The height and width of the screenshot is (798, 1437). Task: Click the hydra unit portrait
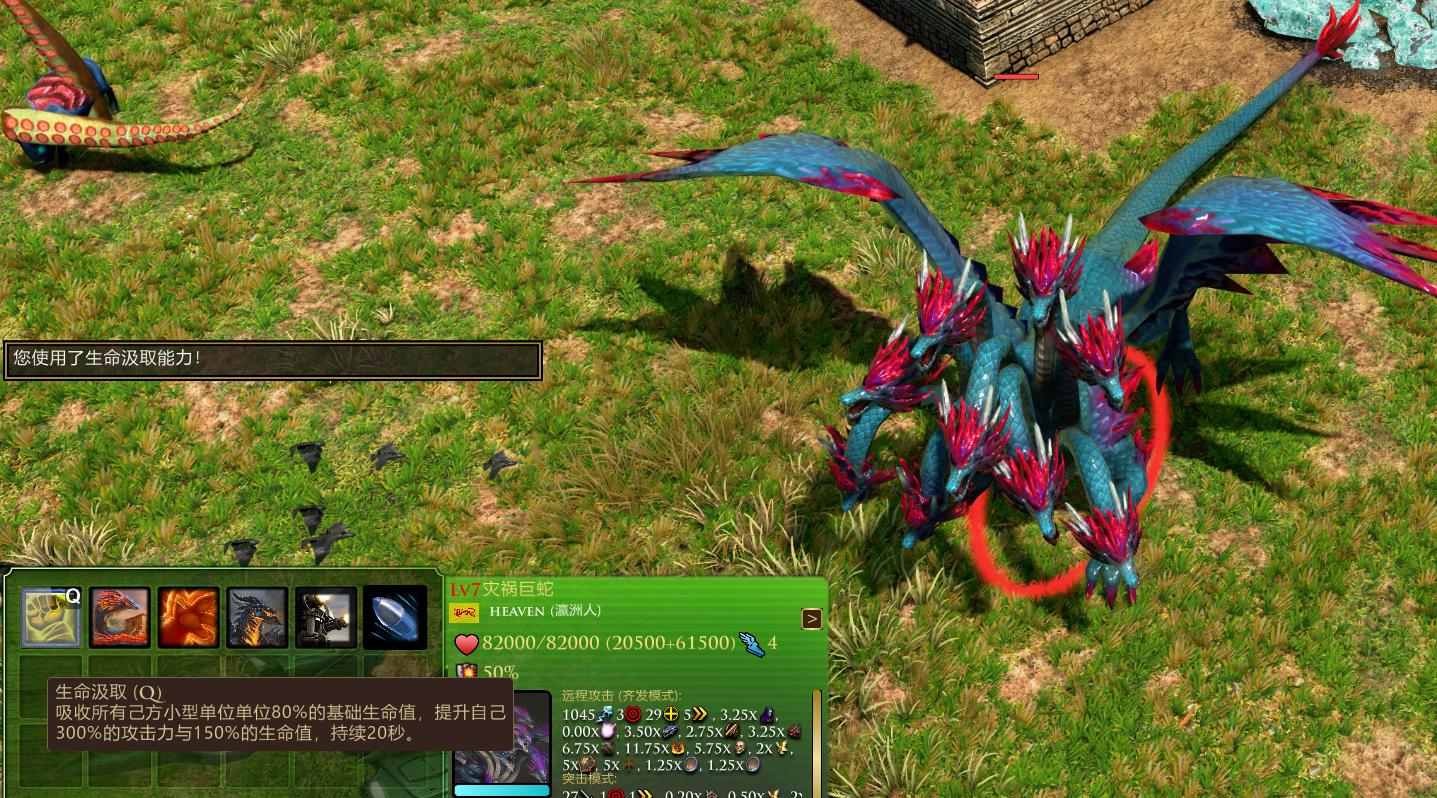pos(502,738)
